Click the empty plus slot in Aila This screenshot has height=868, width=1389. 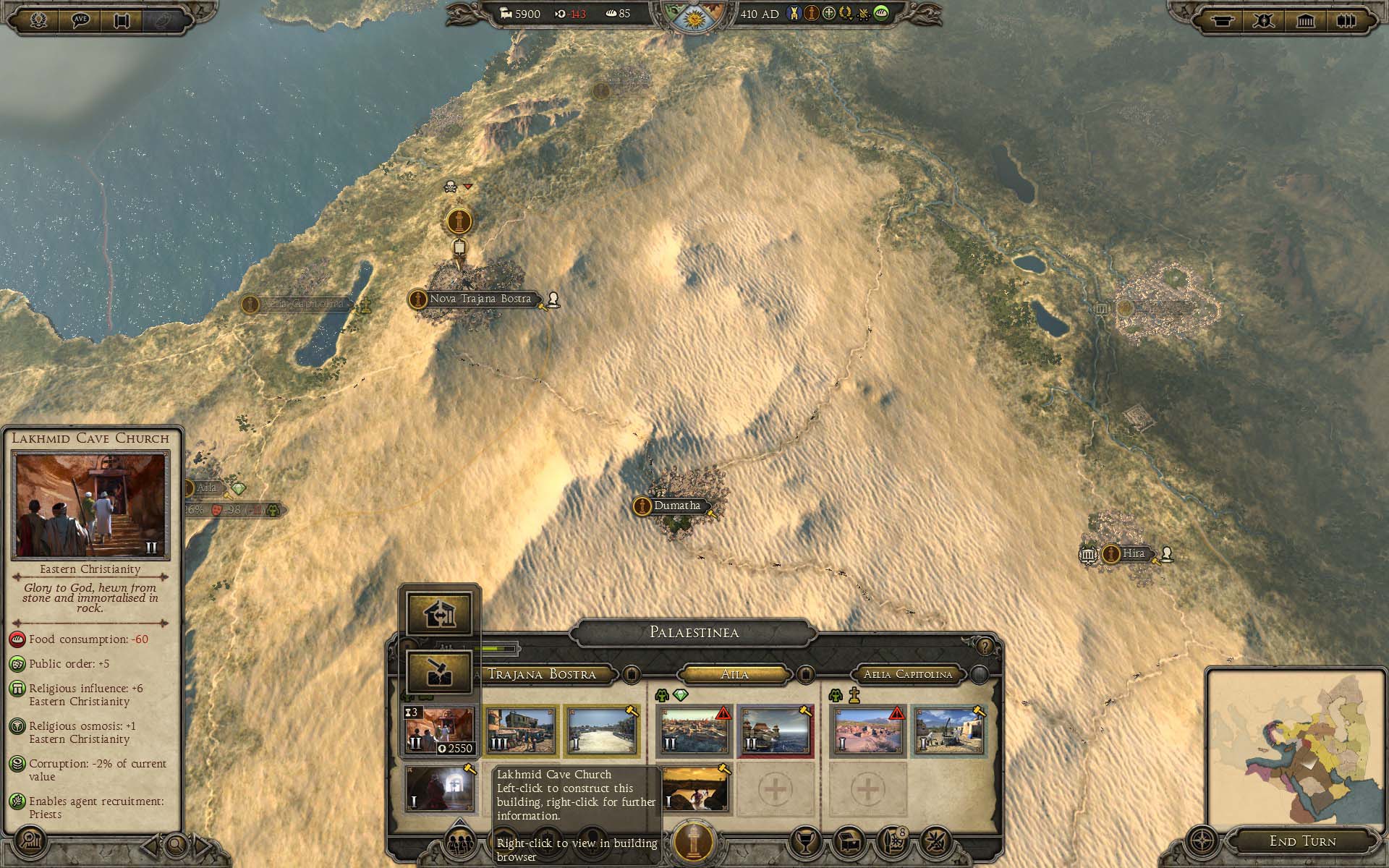click(774, 788)
